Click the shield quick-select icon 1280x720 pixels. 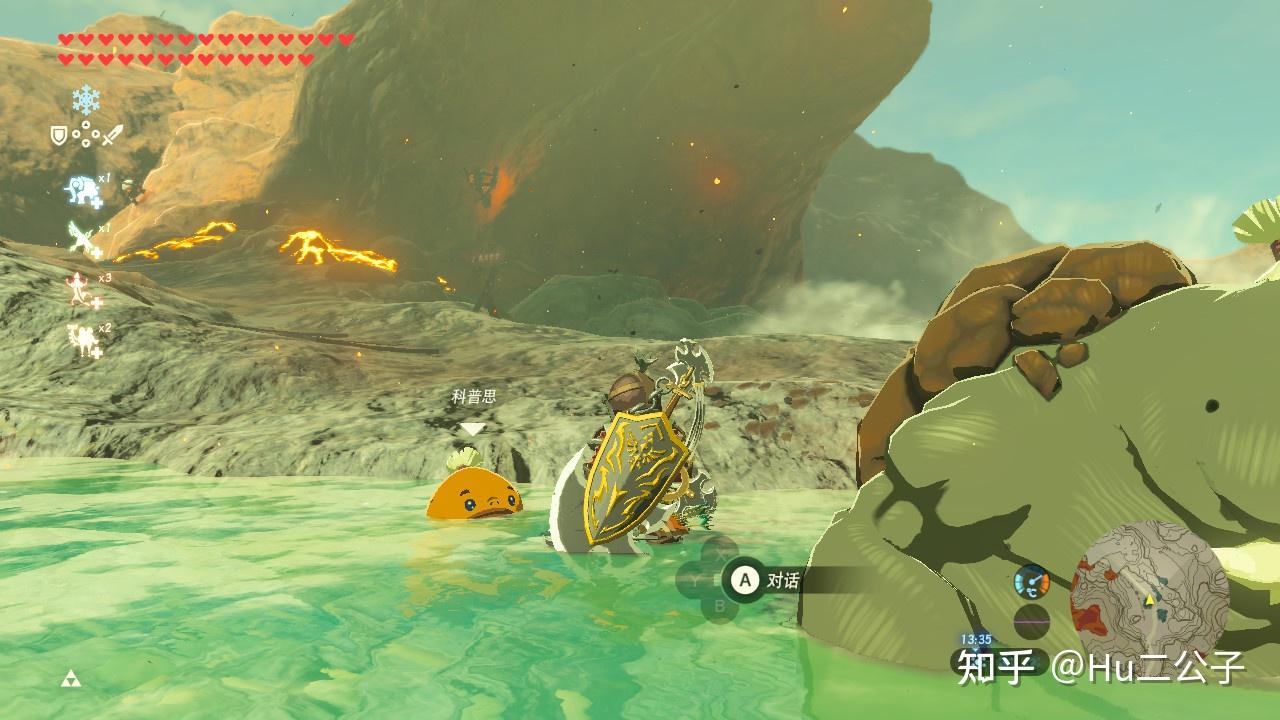point(60,134)
